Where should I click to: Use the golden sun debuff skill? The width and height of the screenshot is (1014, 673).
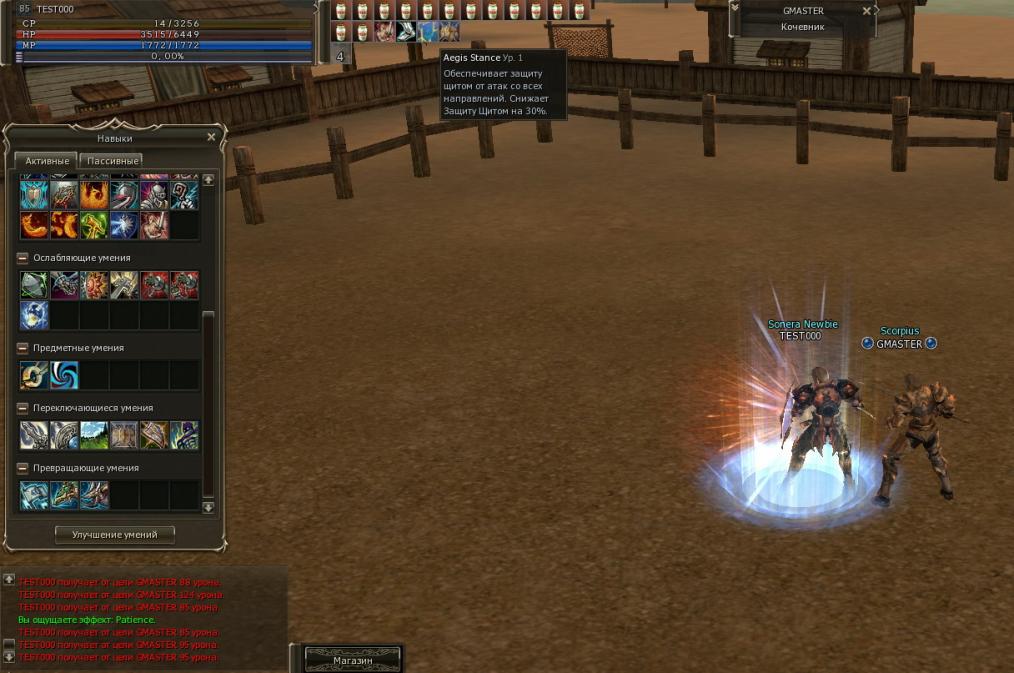point(94,285)
